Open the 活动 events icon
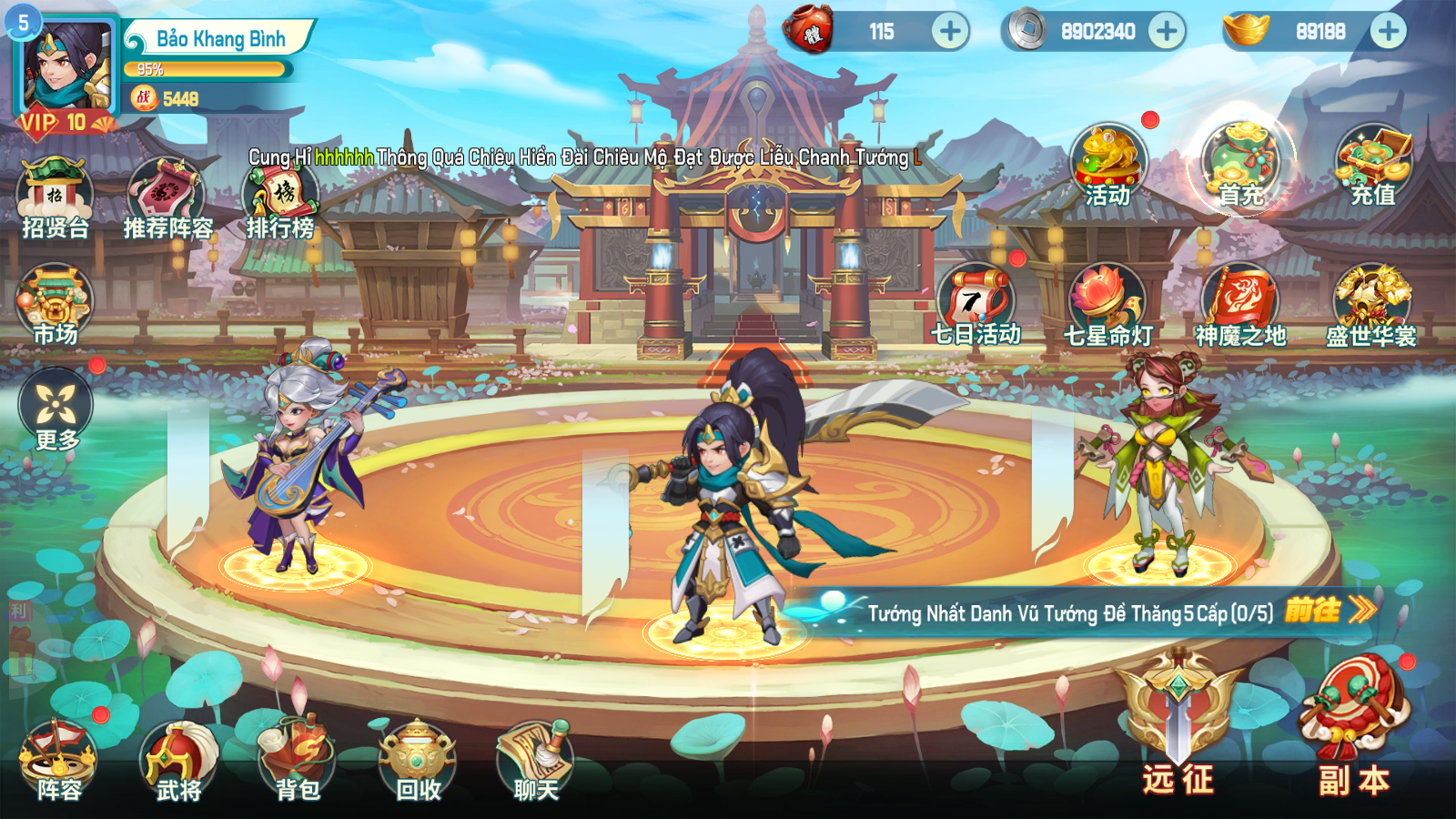Image resolution: width=1456 pixels, height=819 pixels. (x=1107, y=166)
